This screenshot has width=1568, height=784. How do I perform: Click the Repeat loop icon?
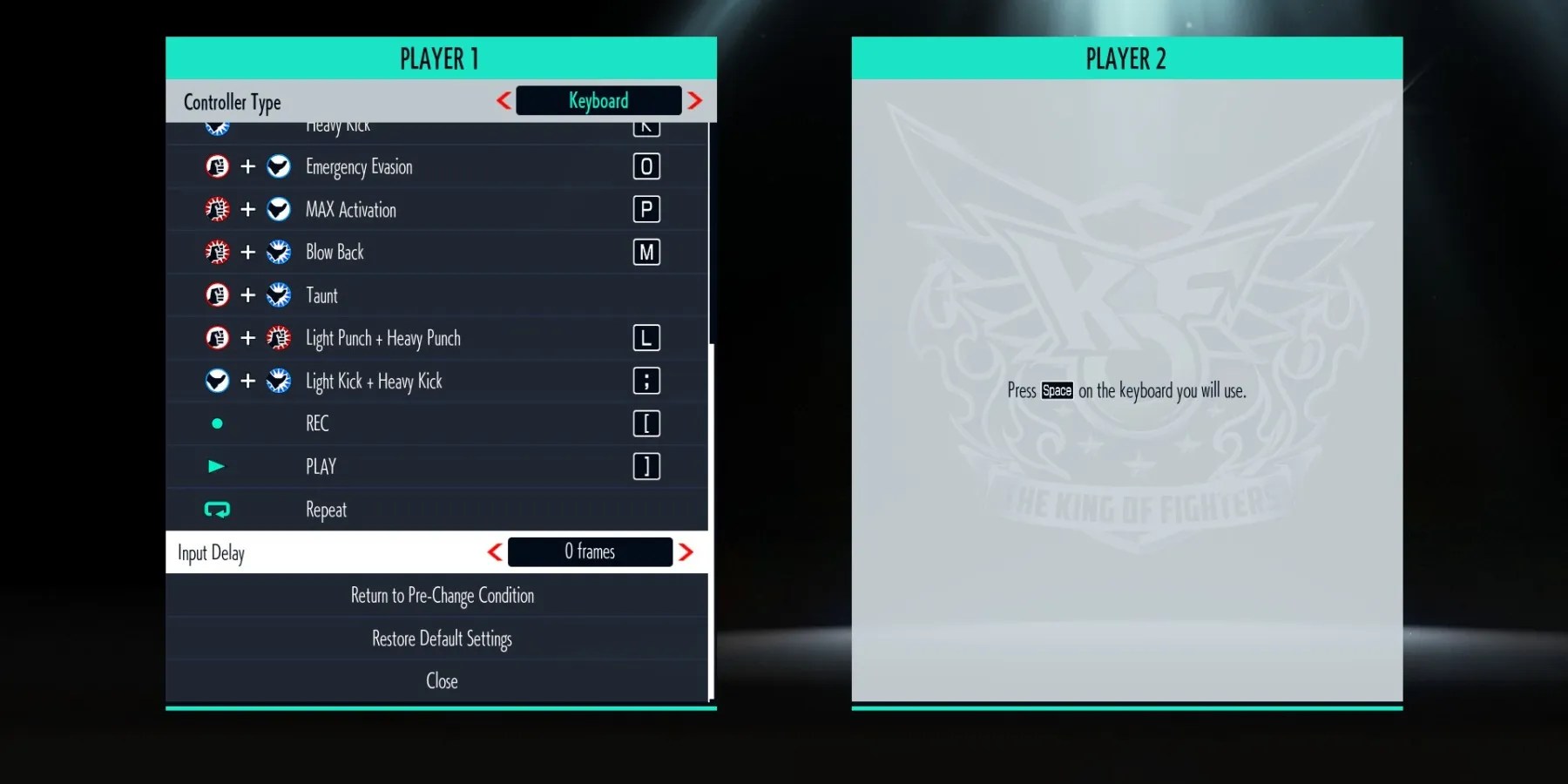pyautogui.click(x=217, y=510)
